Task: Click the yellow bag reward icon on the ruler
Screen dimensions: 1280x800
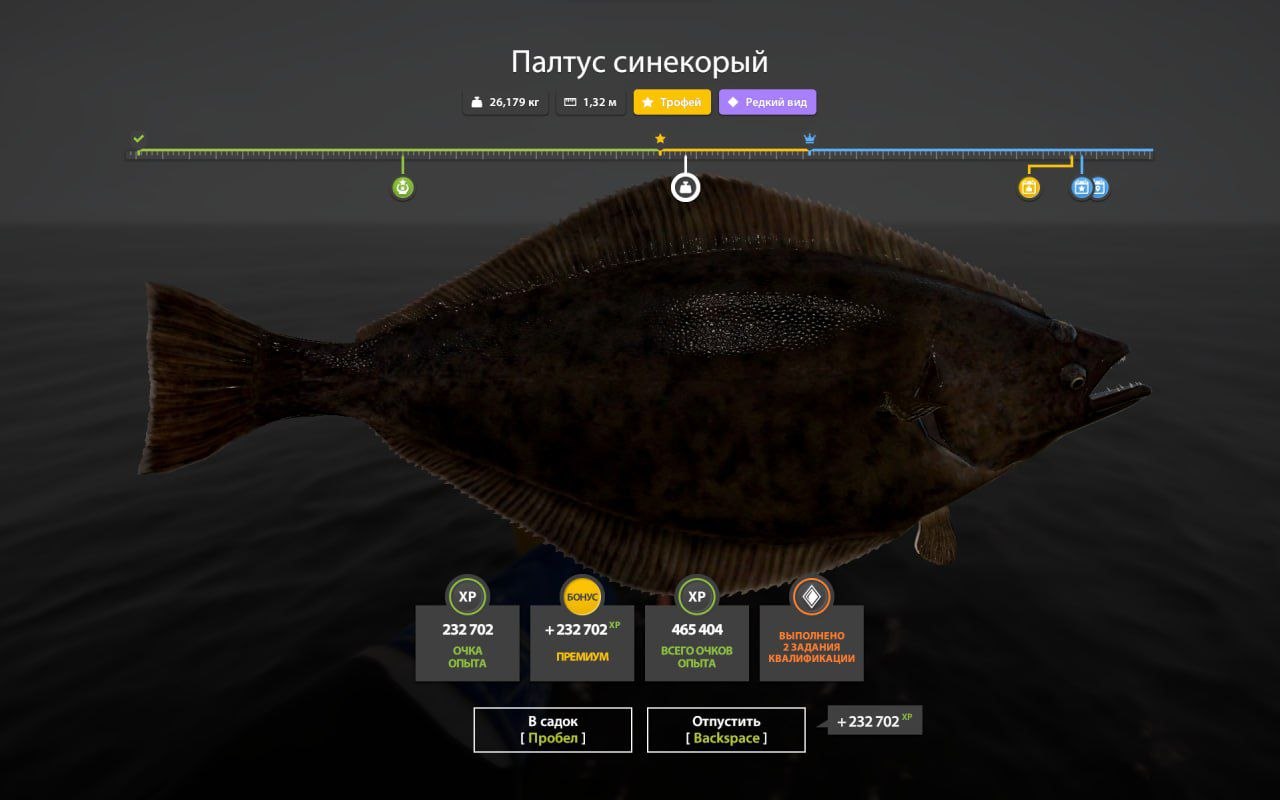Action: point(1028,187)
